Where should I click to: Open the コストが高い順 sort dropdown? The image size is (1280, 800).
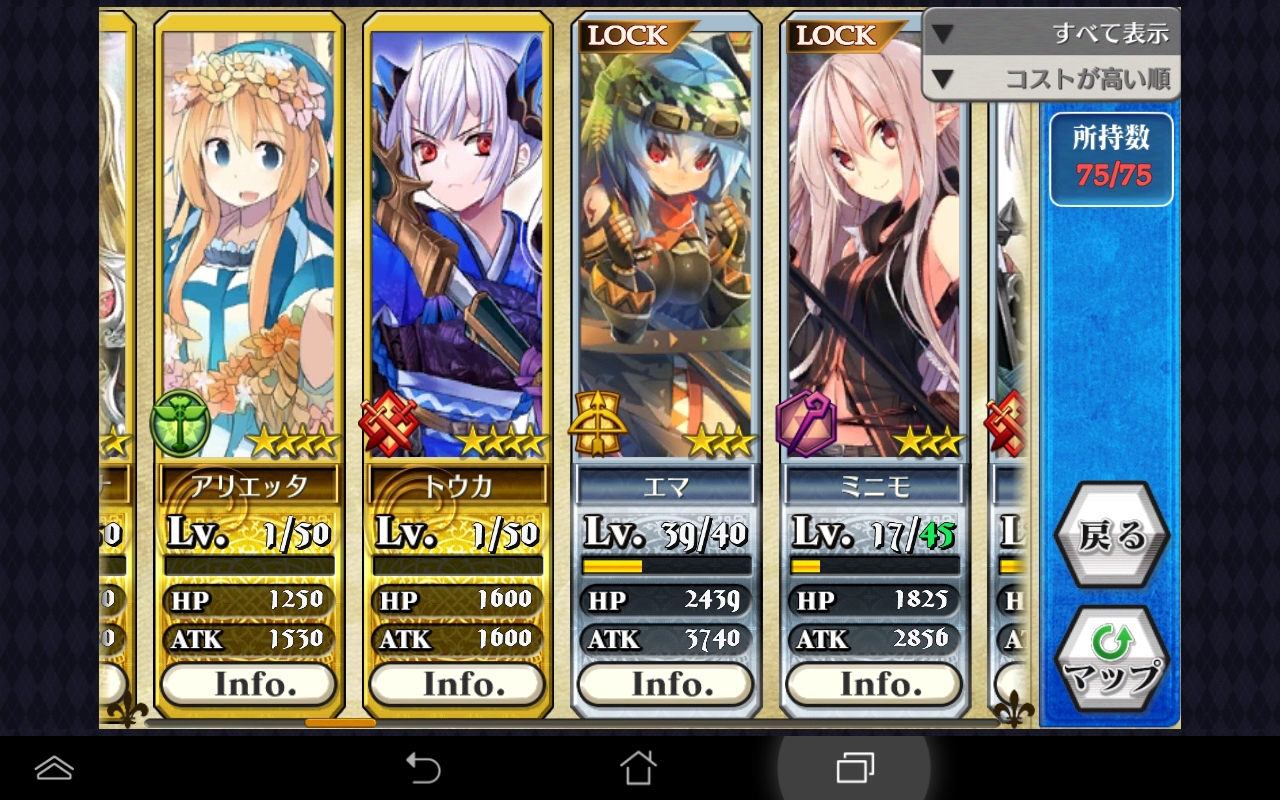(1051, 79)
